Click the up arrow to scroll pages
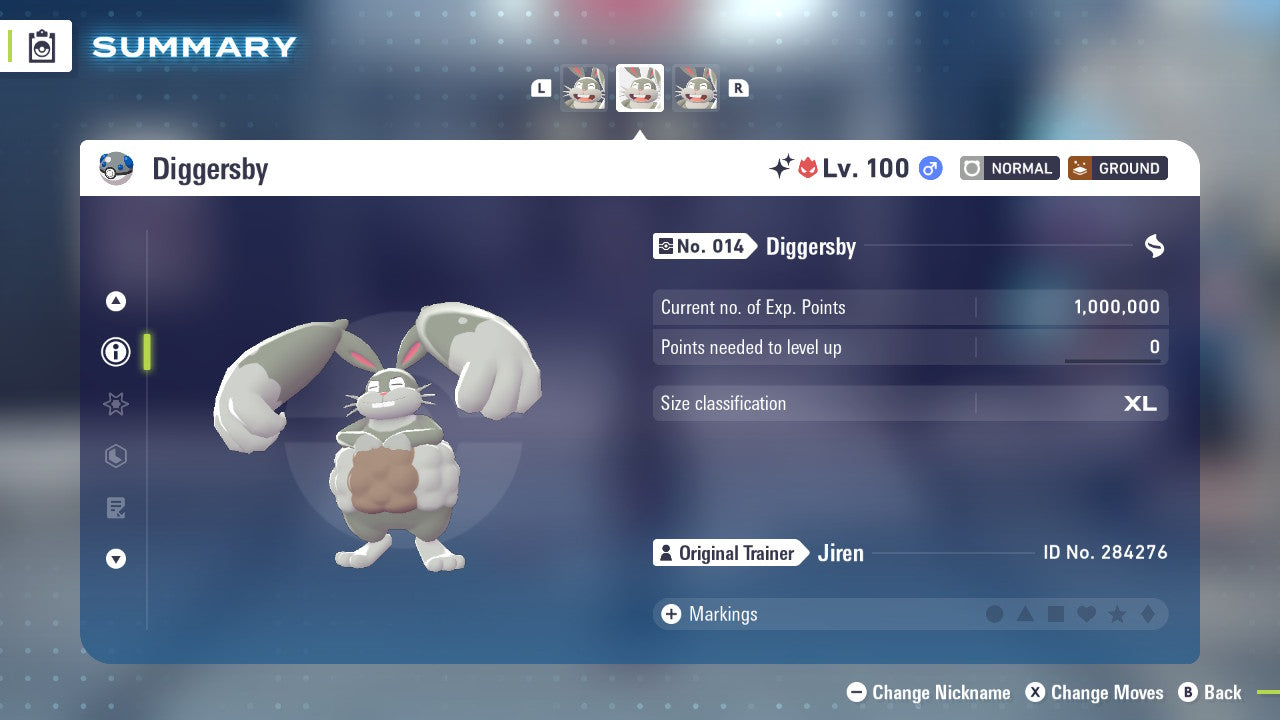 pyautogui.click(x=116, y=301)
